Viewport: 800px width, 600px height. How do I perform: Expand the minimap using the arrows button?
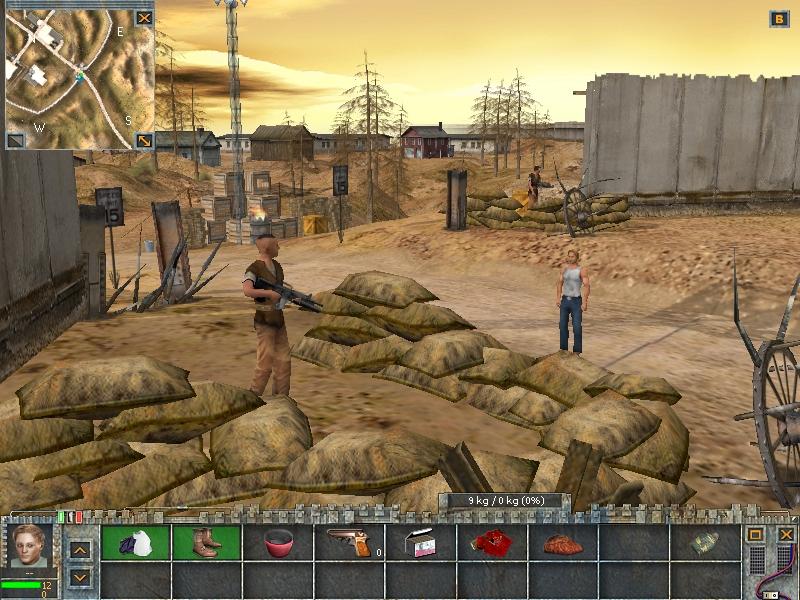(145, 140)
